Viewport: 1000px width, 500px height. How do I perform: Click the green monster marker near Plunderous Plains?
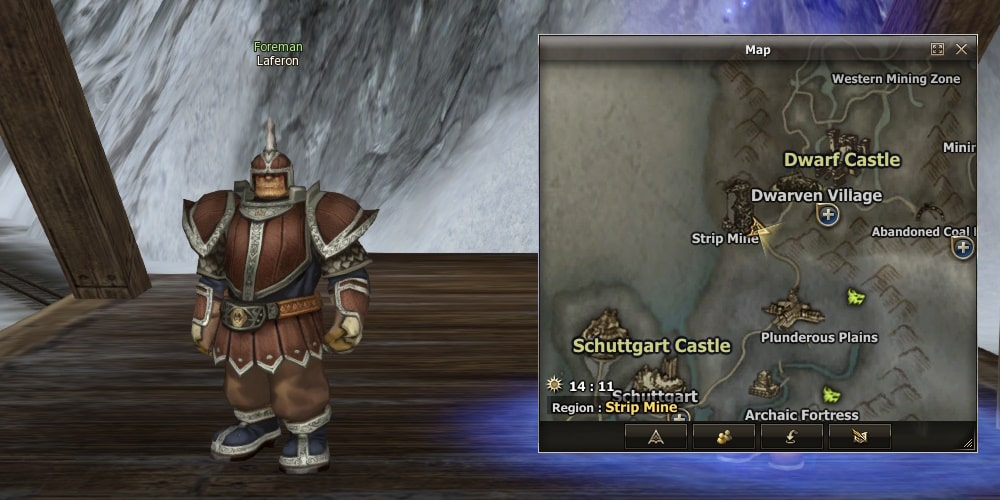(x=856, y=296)
